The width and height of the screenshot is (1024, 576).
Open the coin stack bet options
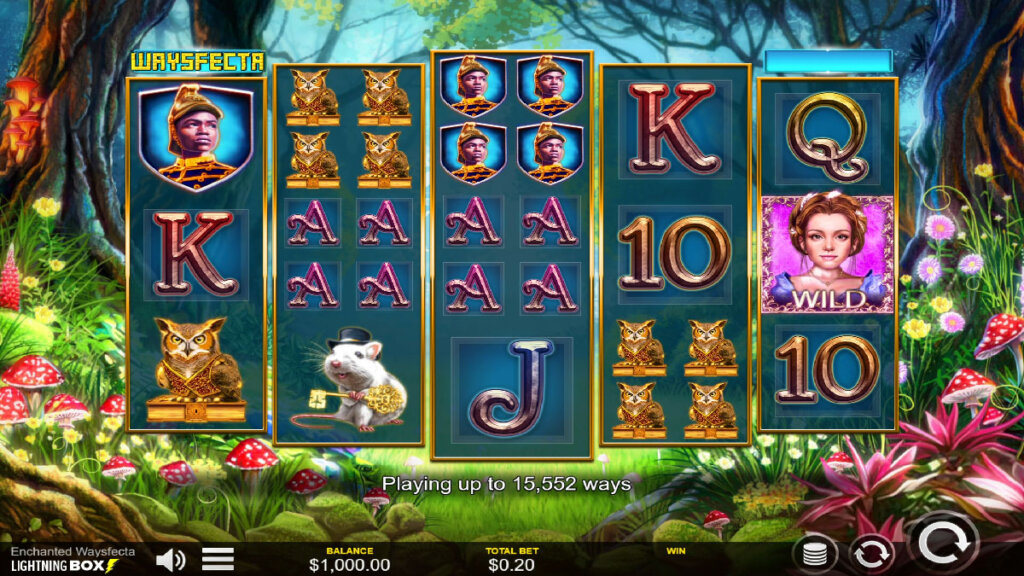(x=815, y=553)
